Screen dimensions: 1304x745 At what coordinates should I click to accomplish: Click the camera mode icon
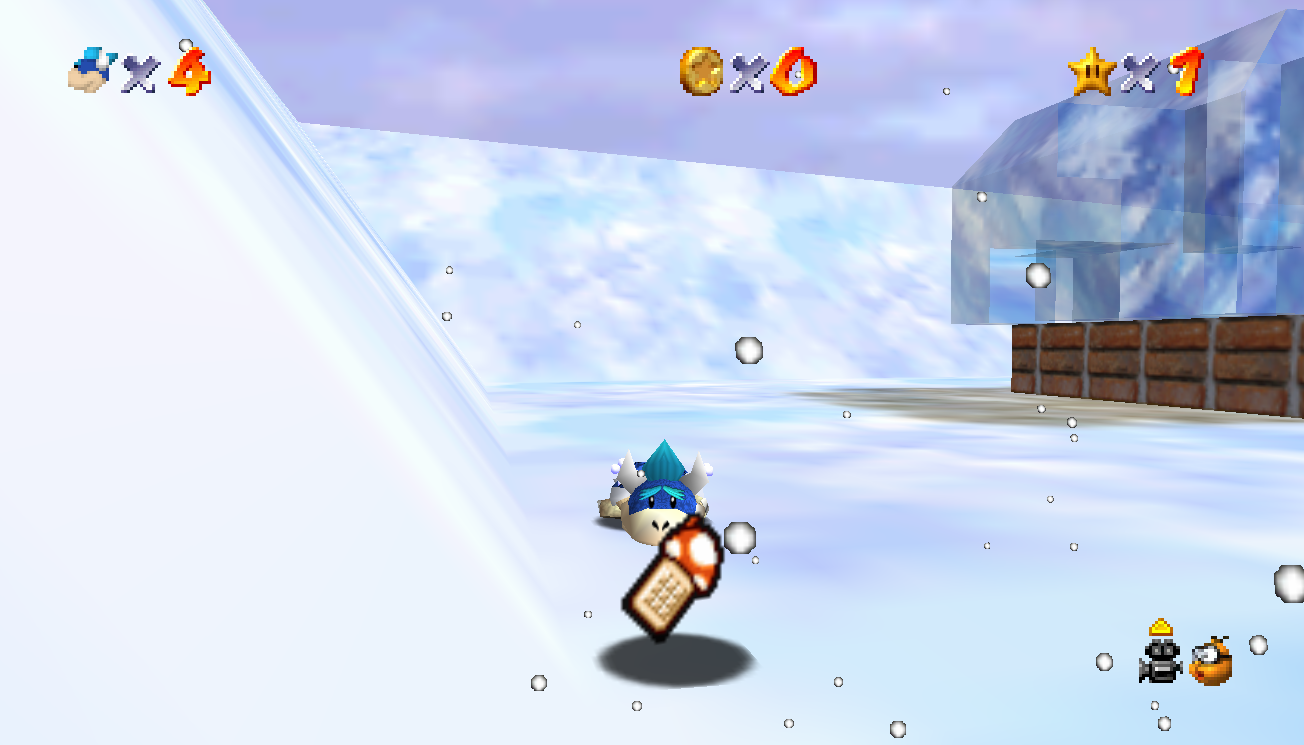pyautogui.click(x=1160, y=661)
